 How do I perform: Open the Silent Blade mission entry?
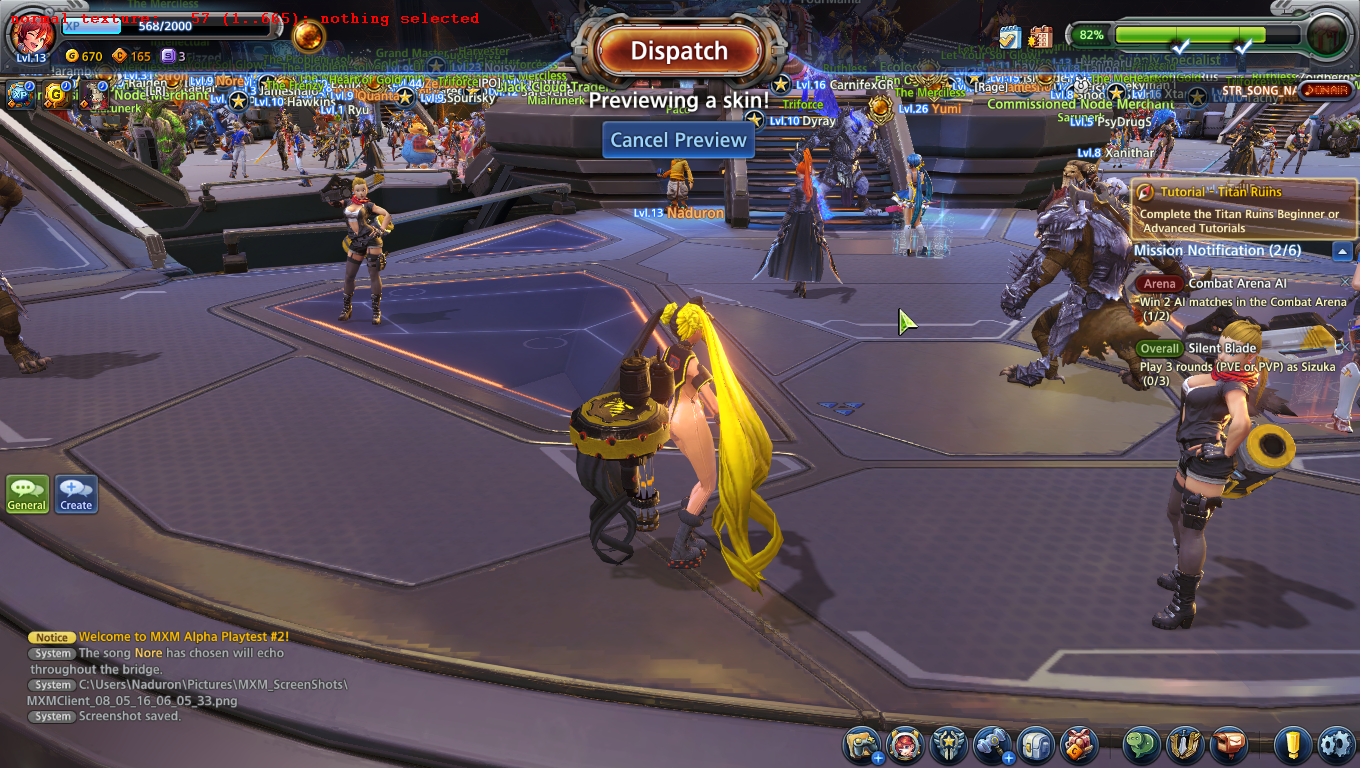tap(1222, 348)
